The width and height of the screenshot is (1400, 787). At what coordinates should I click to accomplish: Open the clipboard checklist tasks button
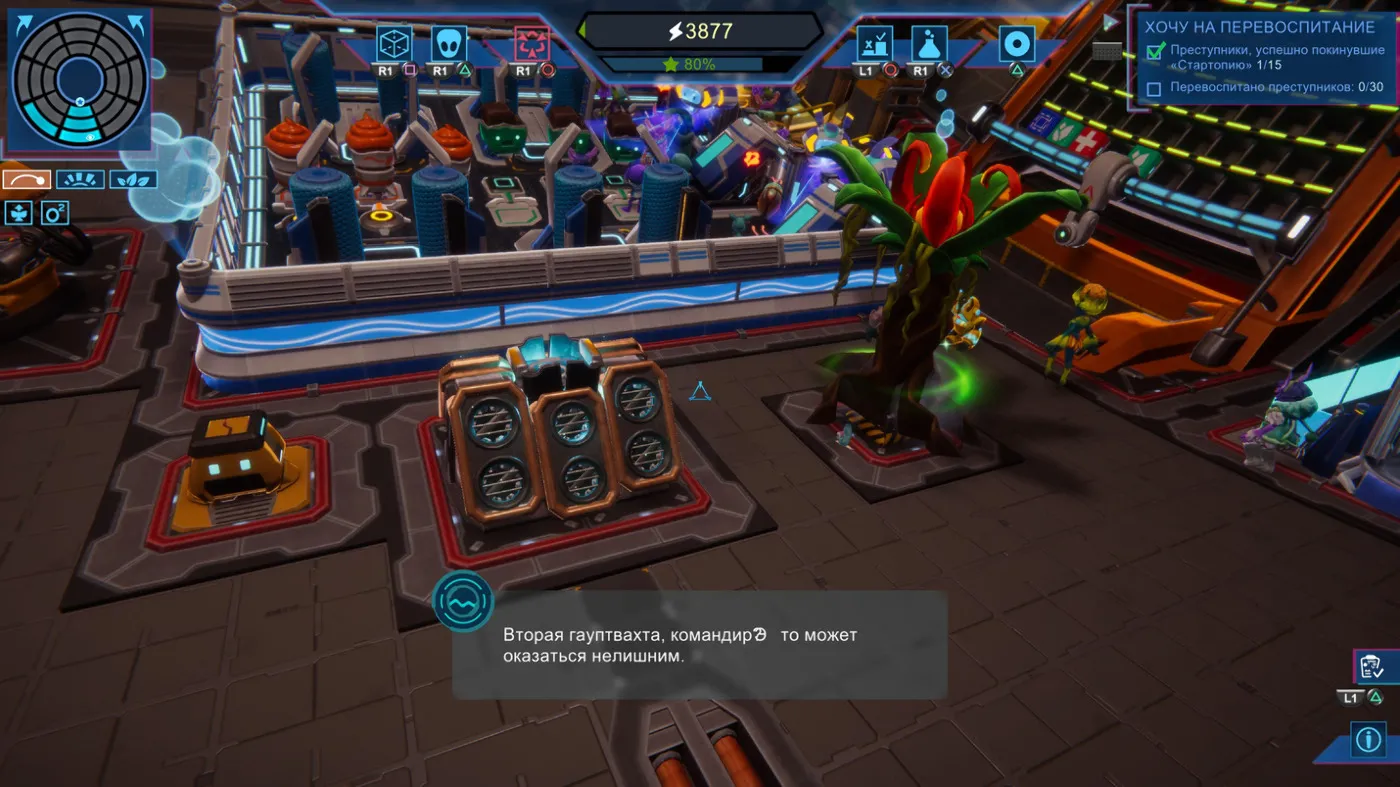tap(1370, 666)
